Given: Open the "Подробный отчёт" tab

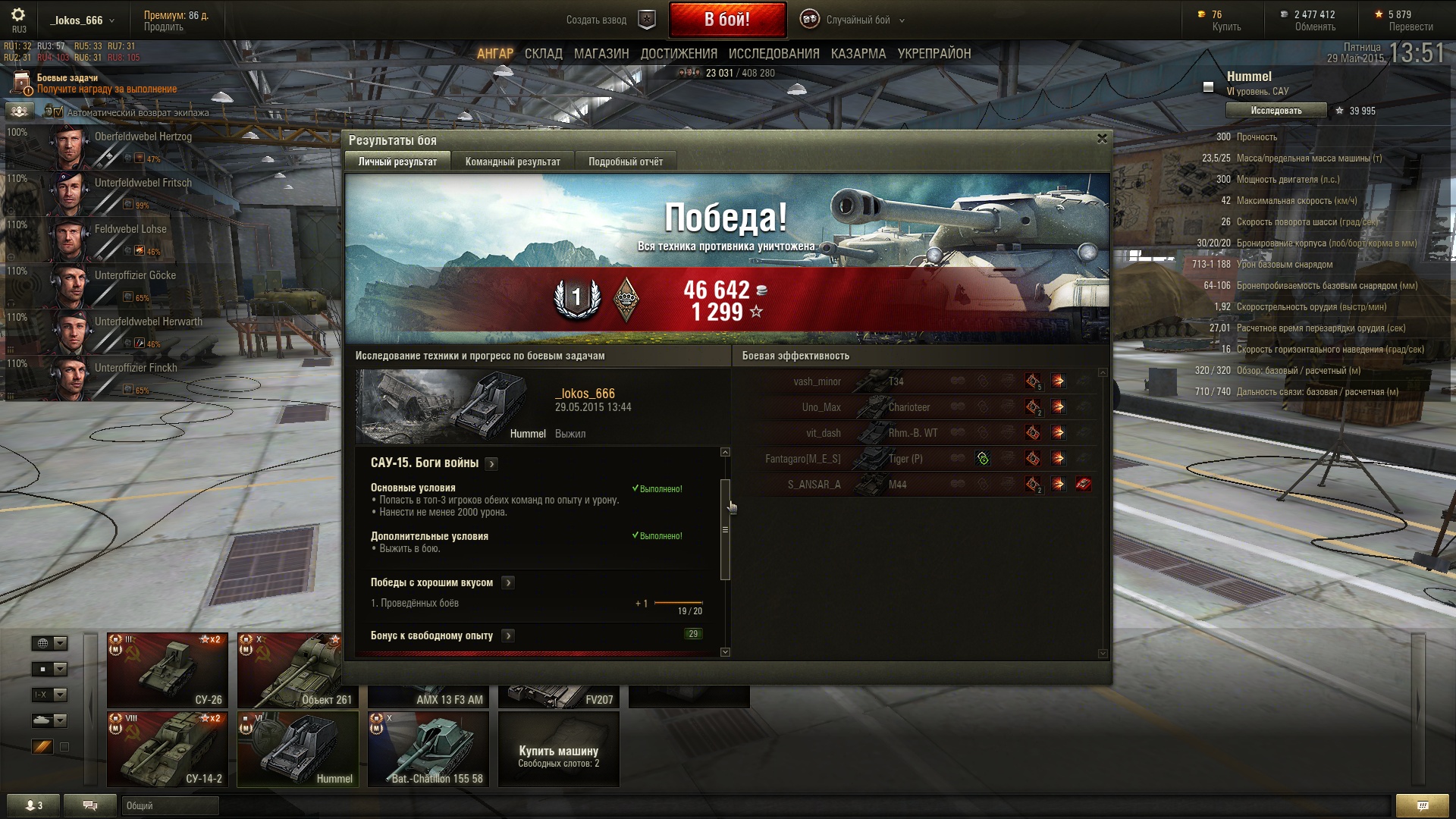Looking at the screenshot, I should (625, 162).
